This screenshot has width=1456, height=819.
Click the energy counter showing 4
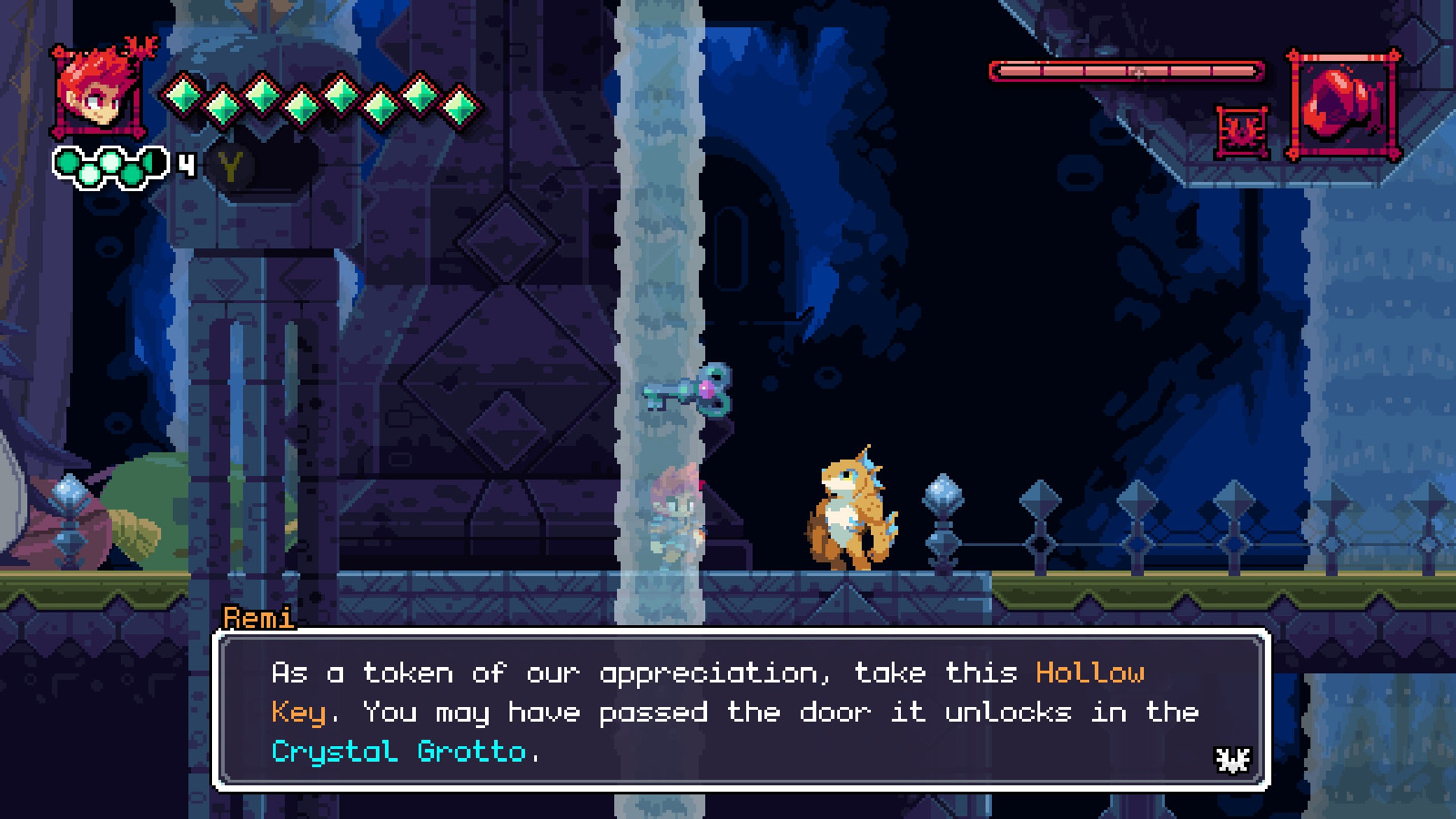185,164
